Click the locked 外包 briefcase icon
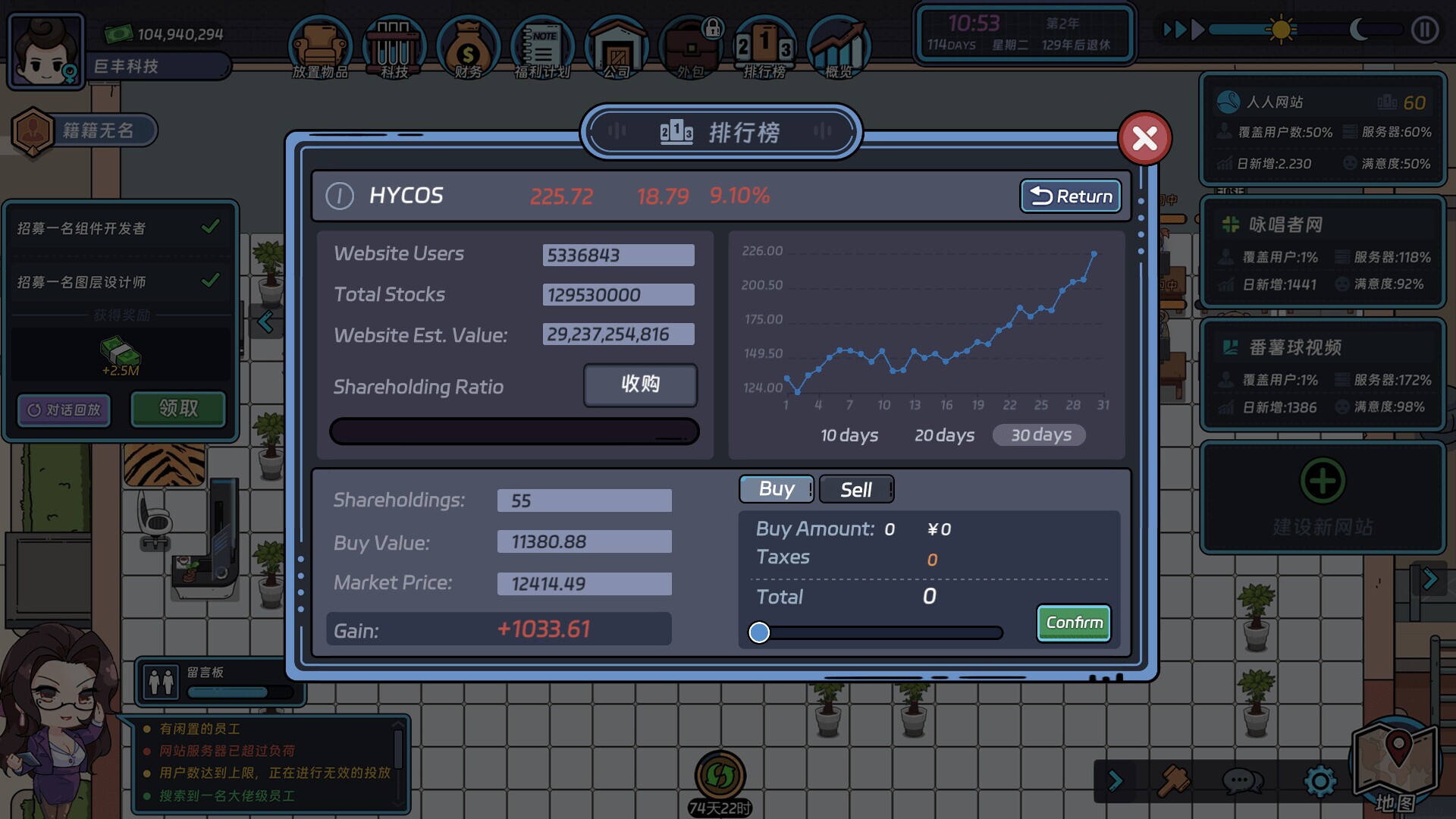The image size is (1456, 819). [x=690, y=47]
